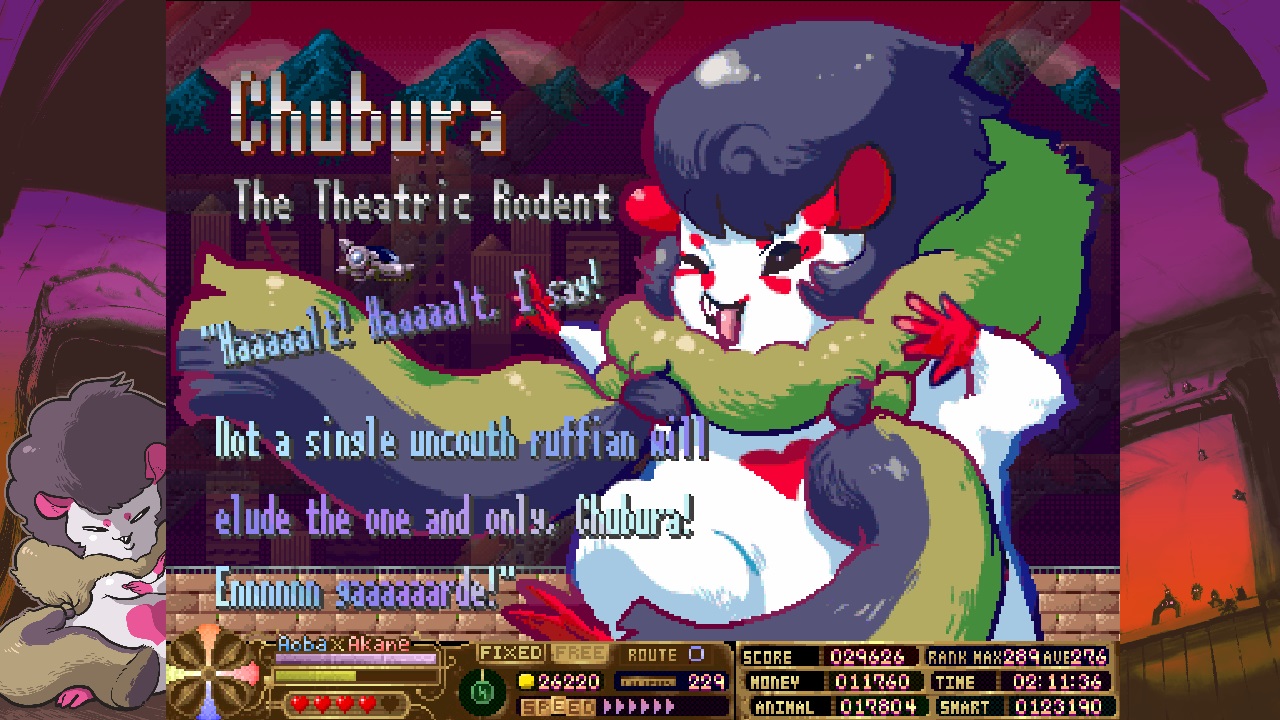Enable the FIXED aiming mode
The image size is (1280, 720).
[510, 653]
